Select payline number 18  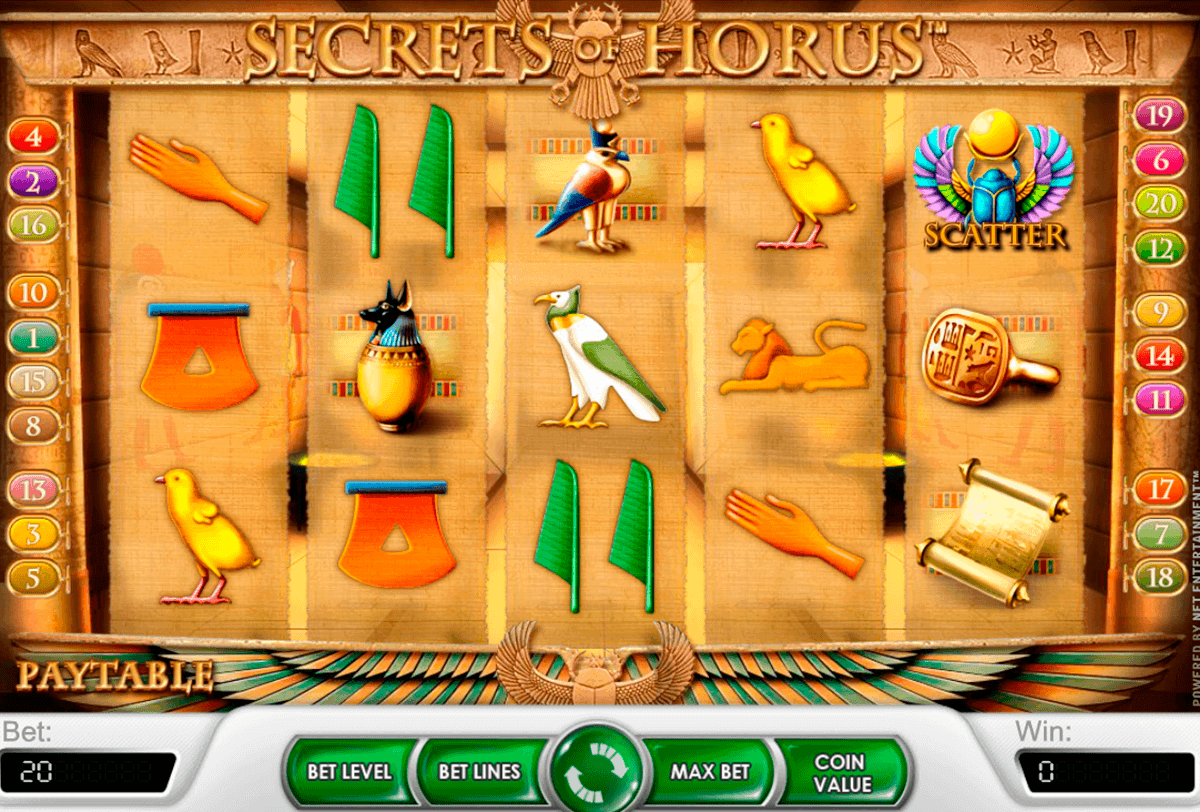coord(1160,577)
